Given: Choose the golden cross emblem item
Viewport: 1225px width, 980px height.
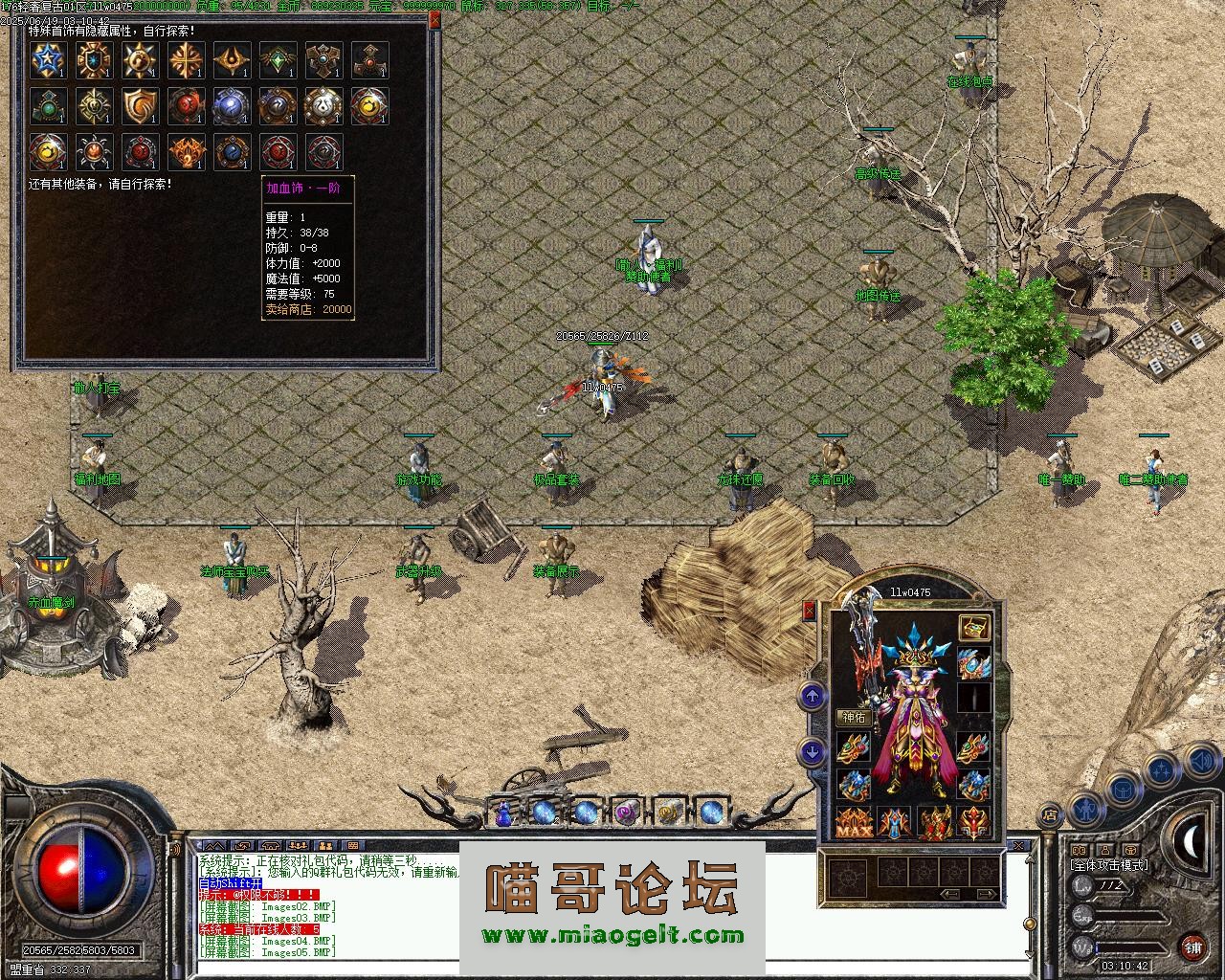Looking at the screenshot, I should click(186, 60).
